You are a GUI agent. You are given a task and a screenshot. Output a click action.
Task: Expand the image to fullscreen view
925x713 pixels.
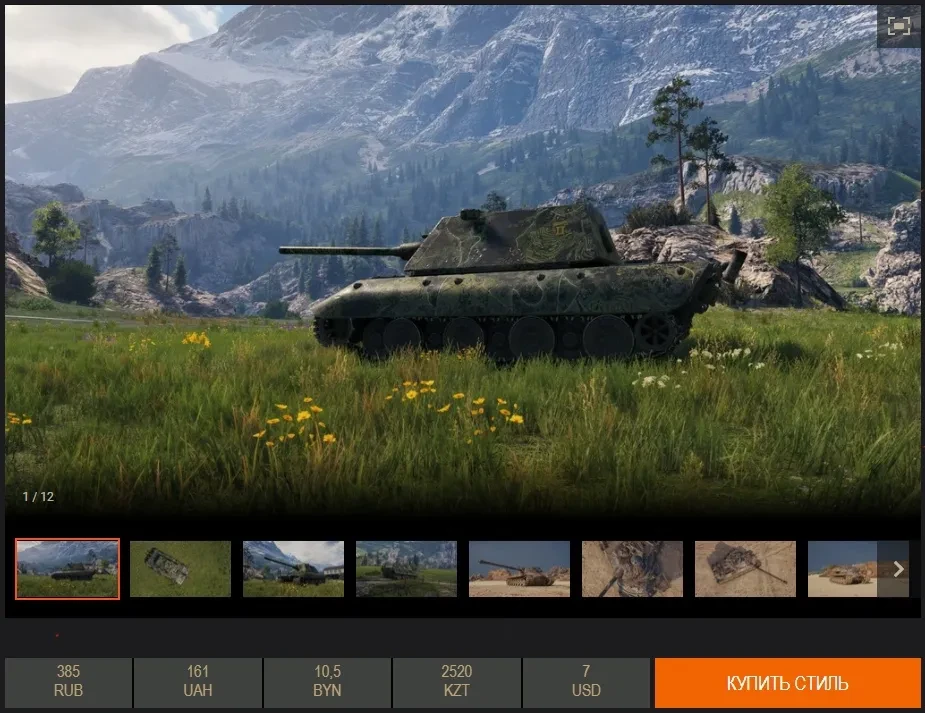(x=898, y=27)
